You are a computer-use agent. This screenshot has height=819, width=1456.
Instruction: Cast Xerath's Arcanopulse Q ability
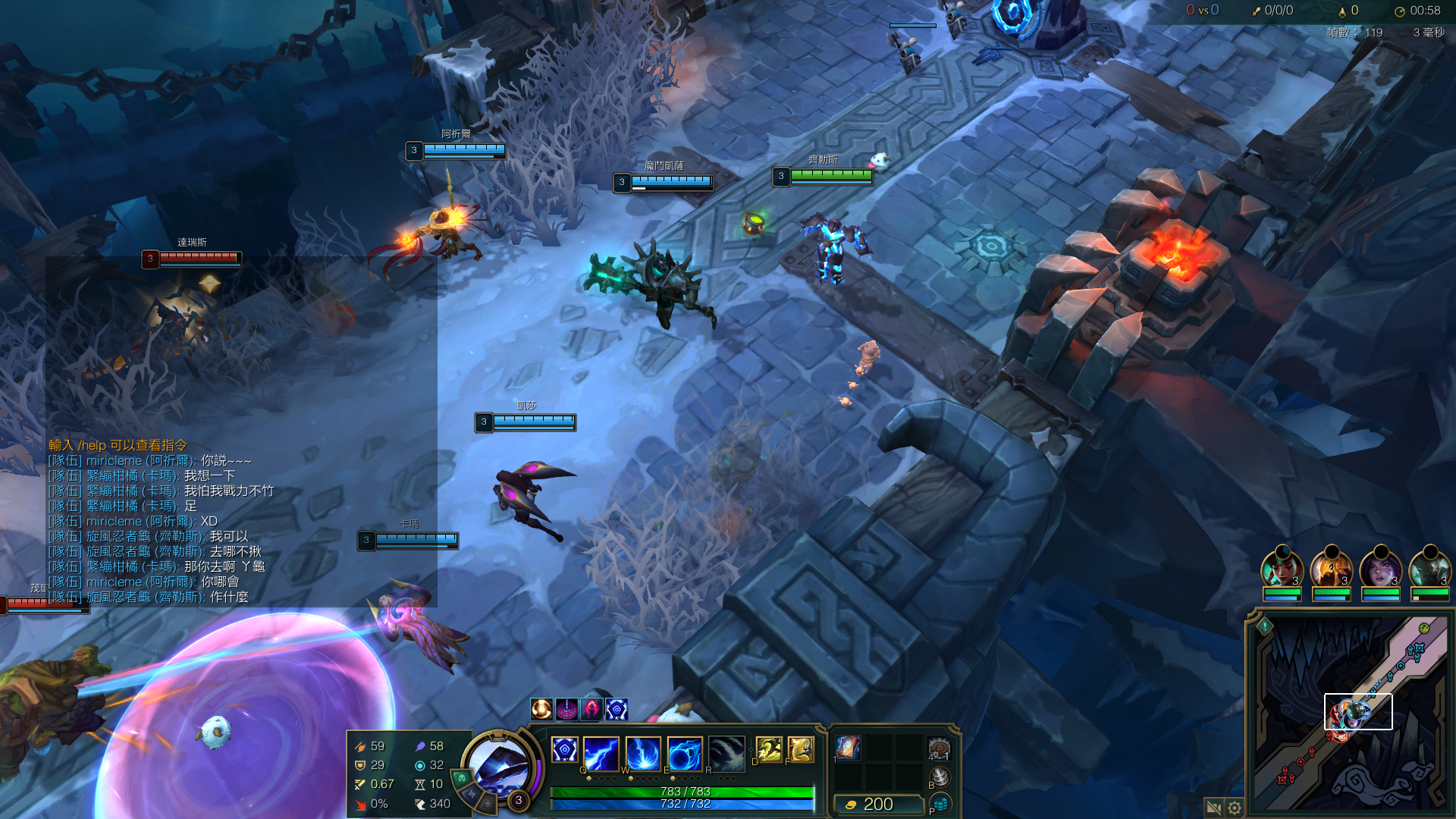click(601, 752)
